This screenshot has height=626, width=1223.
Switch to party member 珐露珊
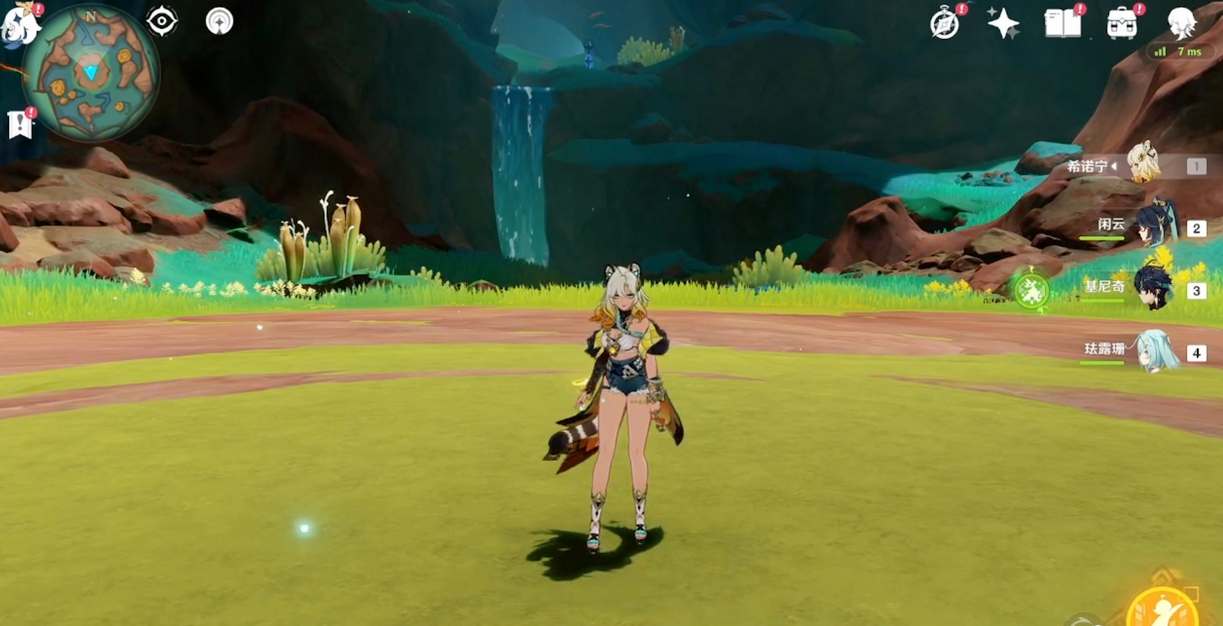point(1155,351)
